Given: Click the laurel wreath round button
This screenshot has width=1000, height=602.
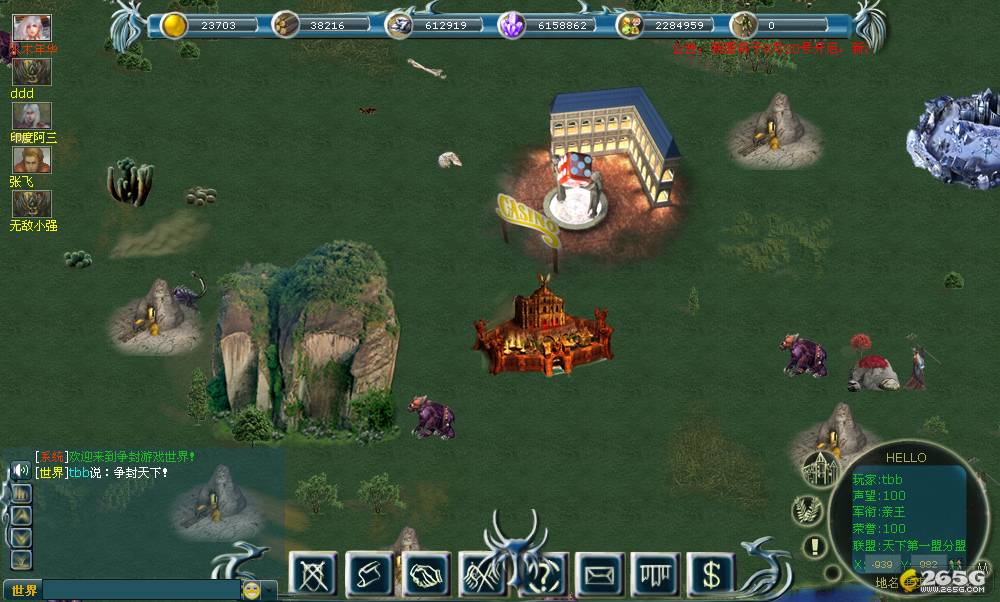Looking at the screenshot, I should [807, 509].
